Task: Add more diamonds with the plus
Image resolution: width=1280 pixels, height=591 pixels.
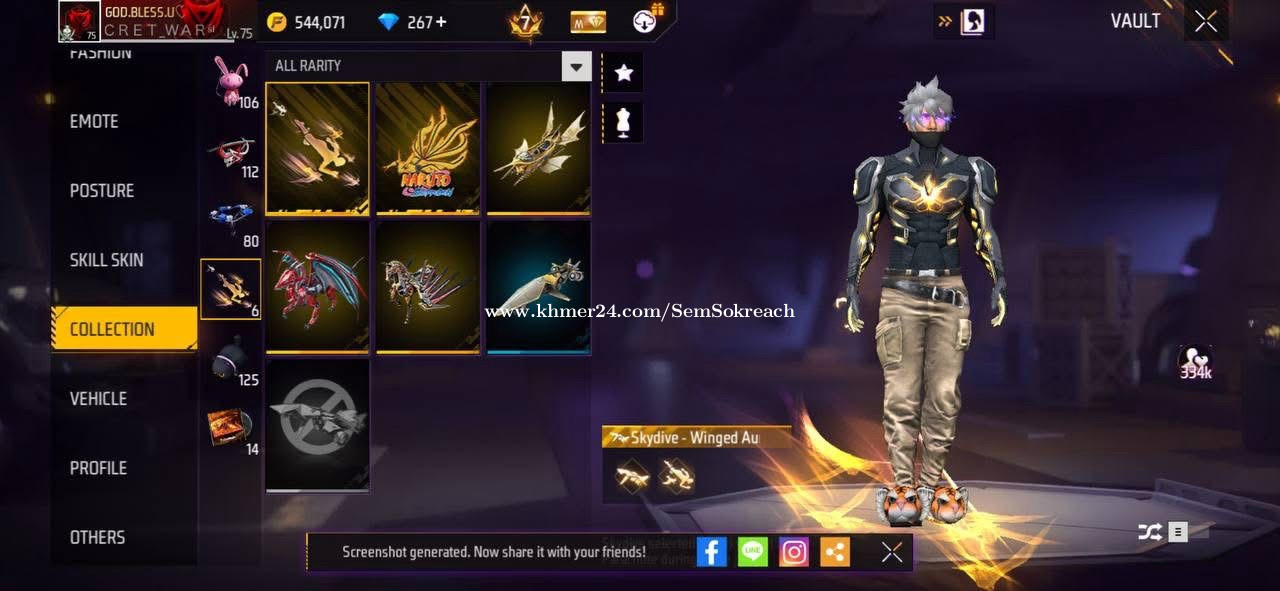Action: tap(441, 22)
